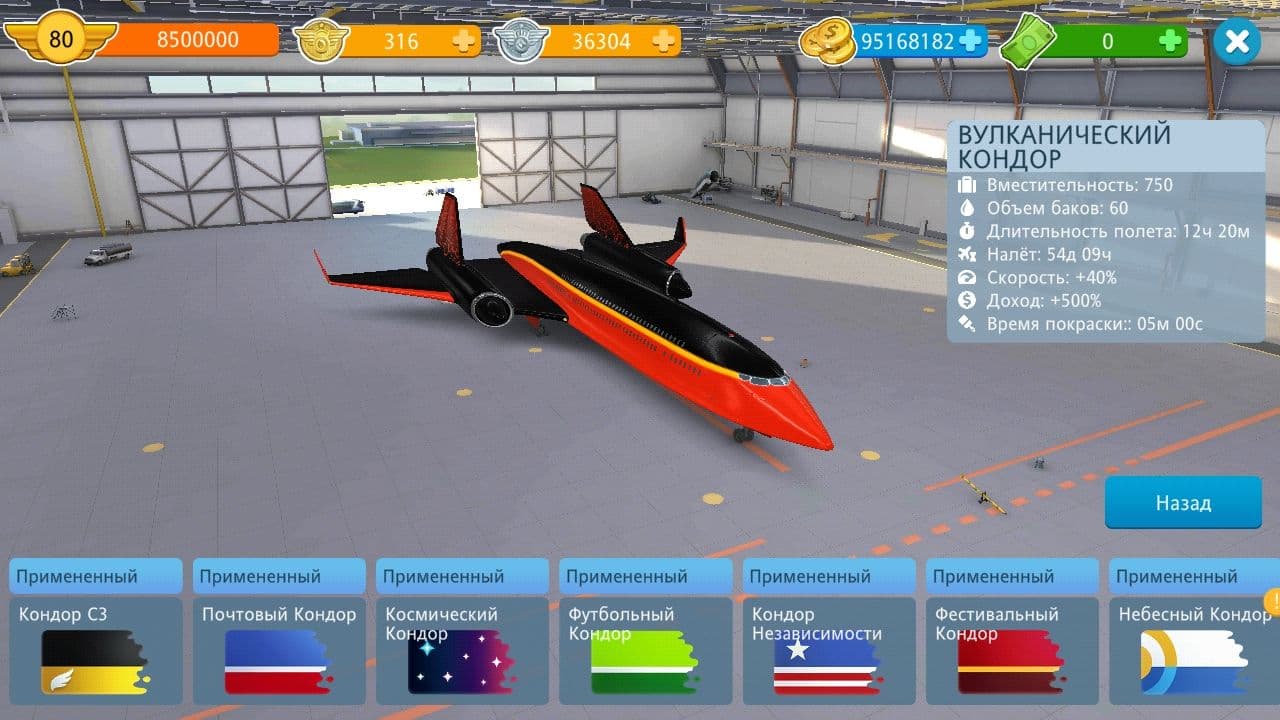
Task: Select the Космический Кондор starry livery
Action: (462, 650)
